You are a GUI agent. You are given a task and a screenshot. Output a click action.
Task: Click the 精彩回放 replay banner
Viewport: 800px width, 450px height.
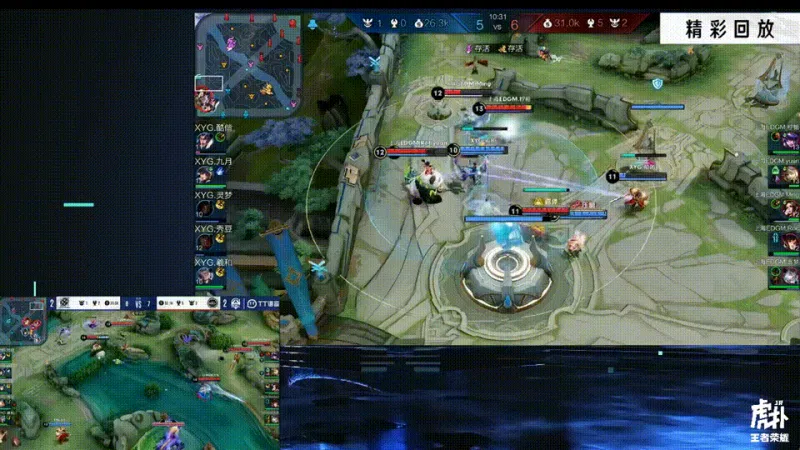click(730, 28)
